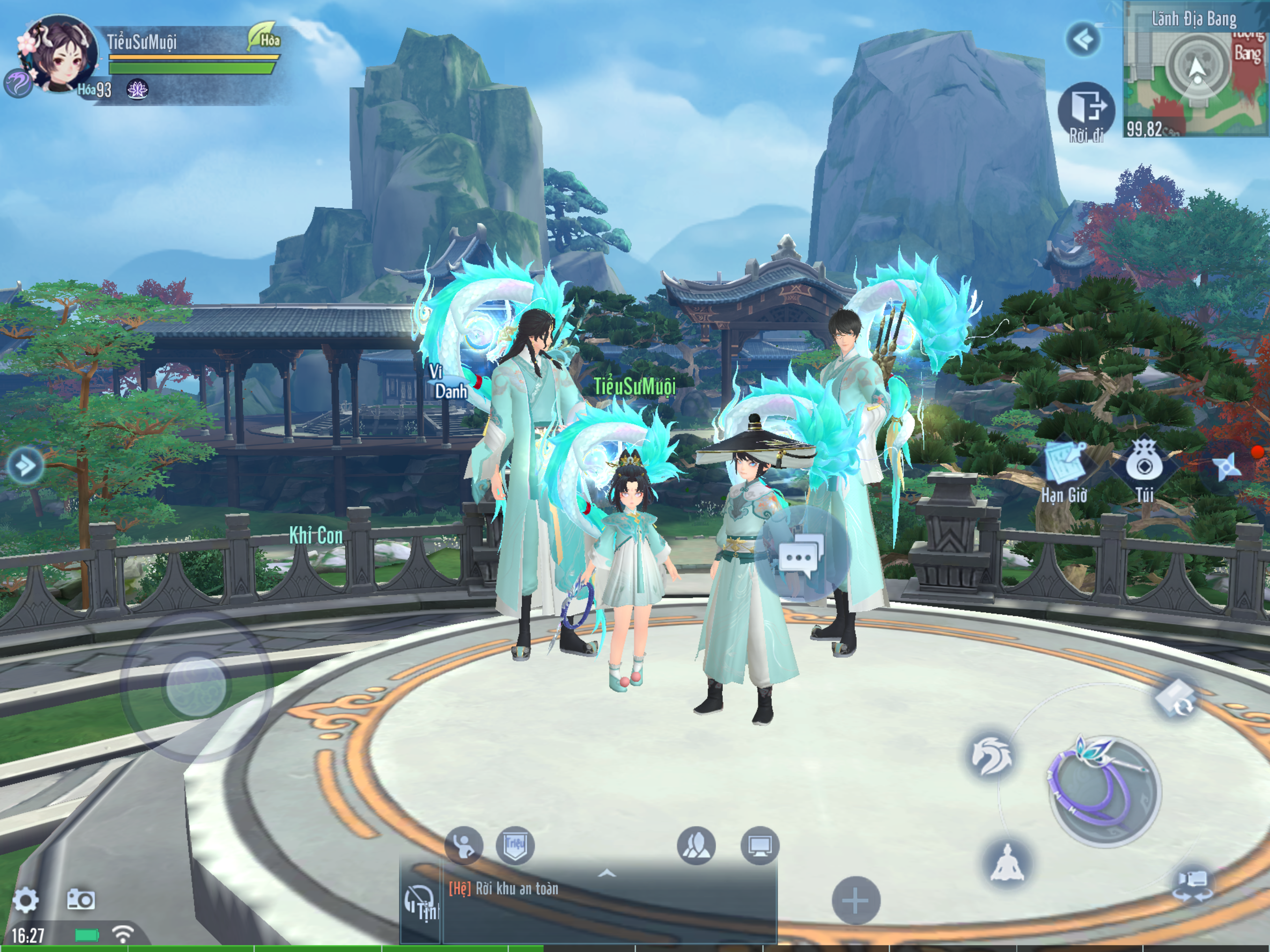Click the round plus button

pos(855,900)
